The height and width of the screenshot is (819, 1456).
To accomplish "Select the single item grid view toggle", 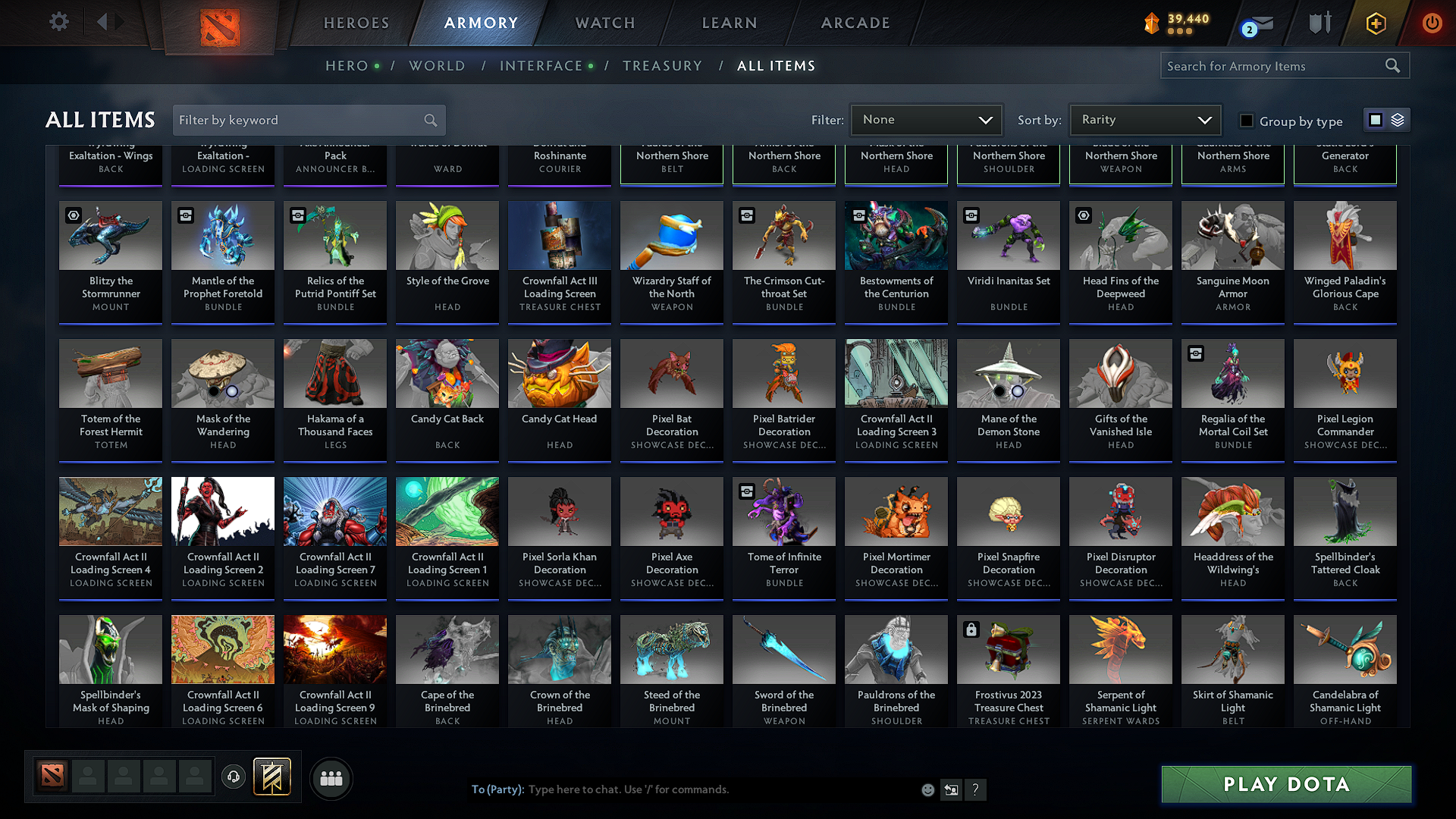I will point(1377,120).
